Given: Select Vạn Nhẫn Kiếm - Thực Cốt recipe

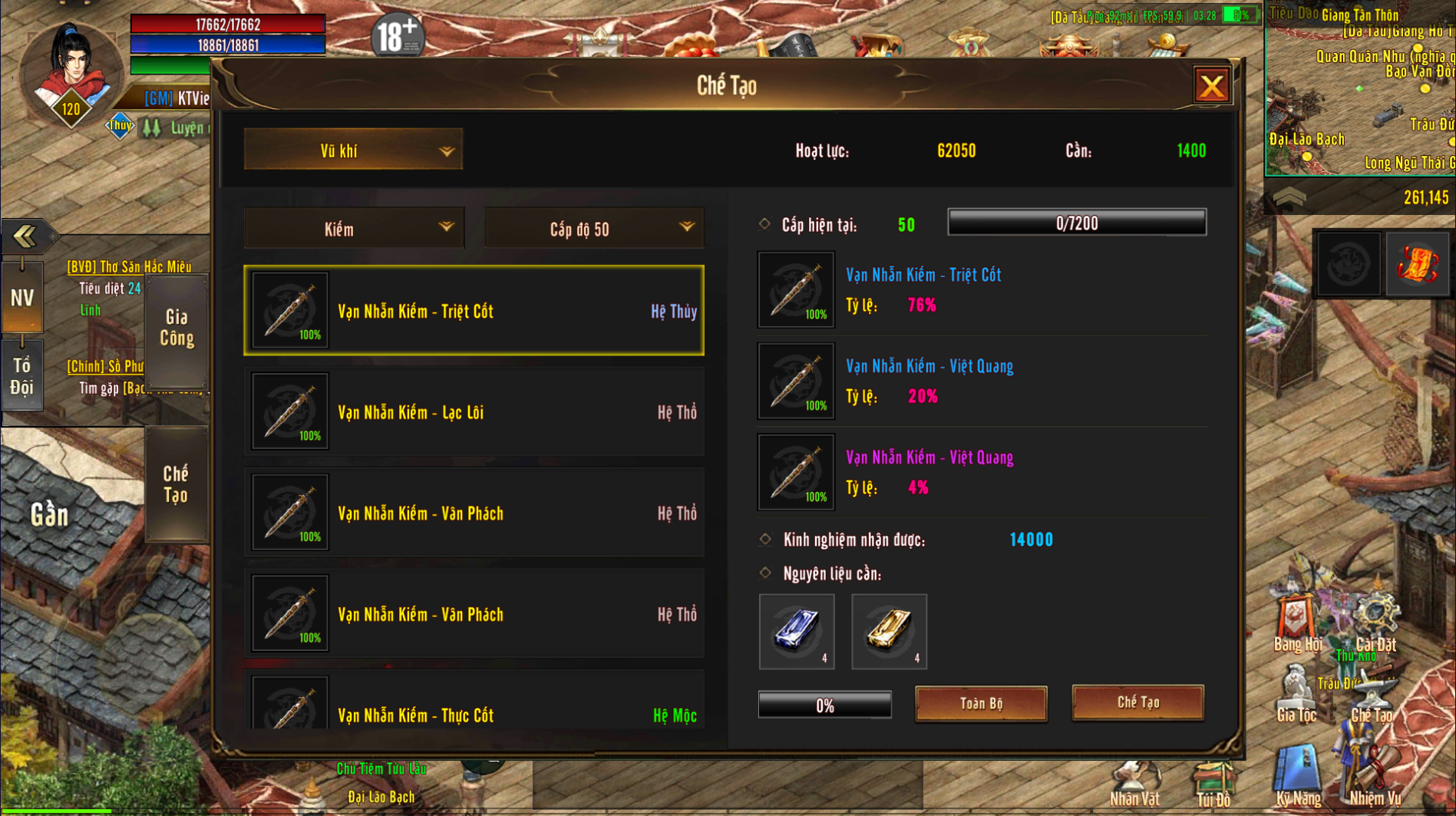Looking at the screenshot, I should point(474,711).
